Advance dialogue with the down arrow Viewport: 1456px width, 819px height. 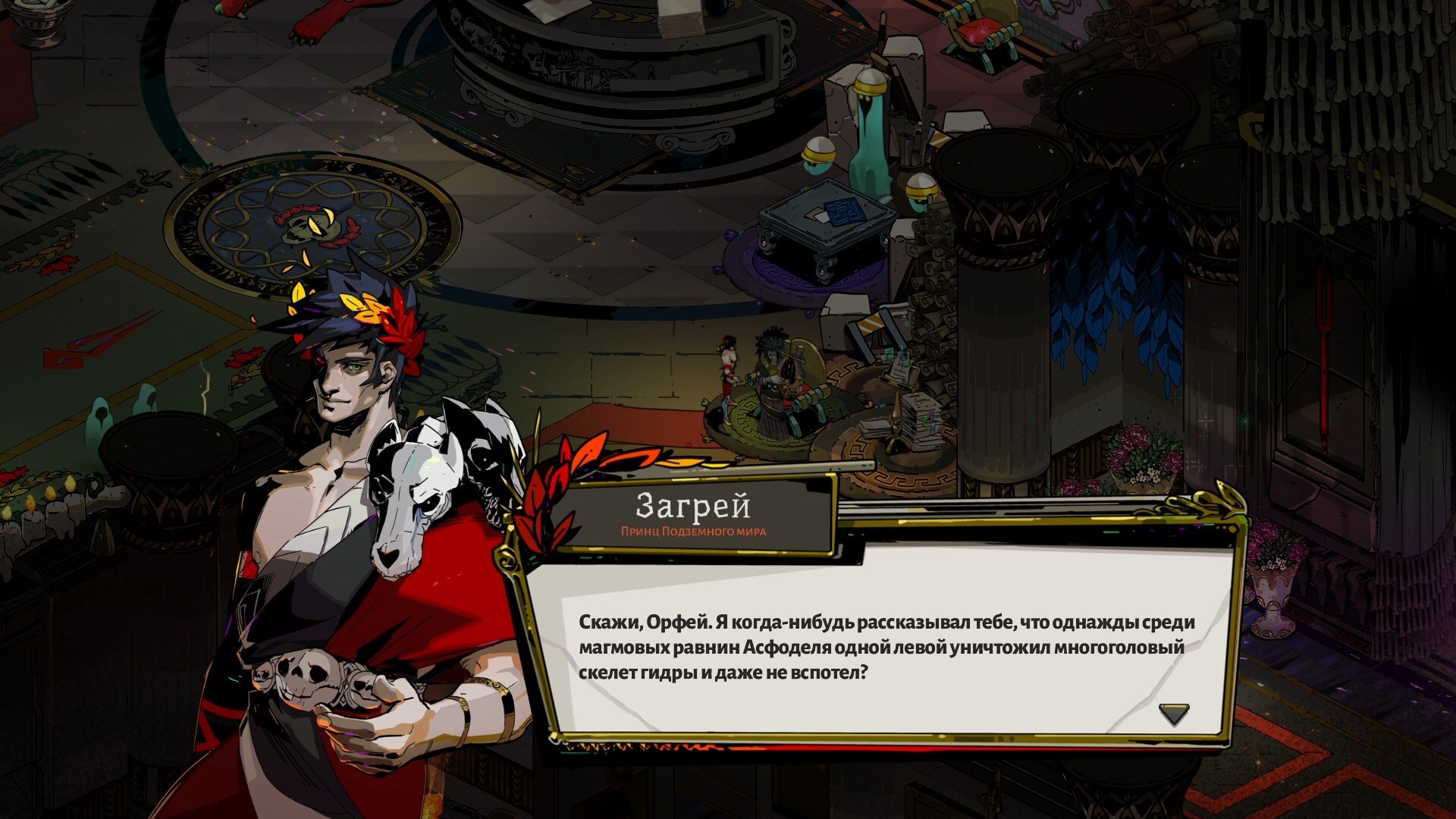(x=1173, y=714)
